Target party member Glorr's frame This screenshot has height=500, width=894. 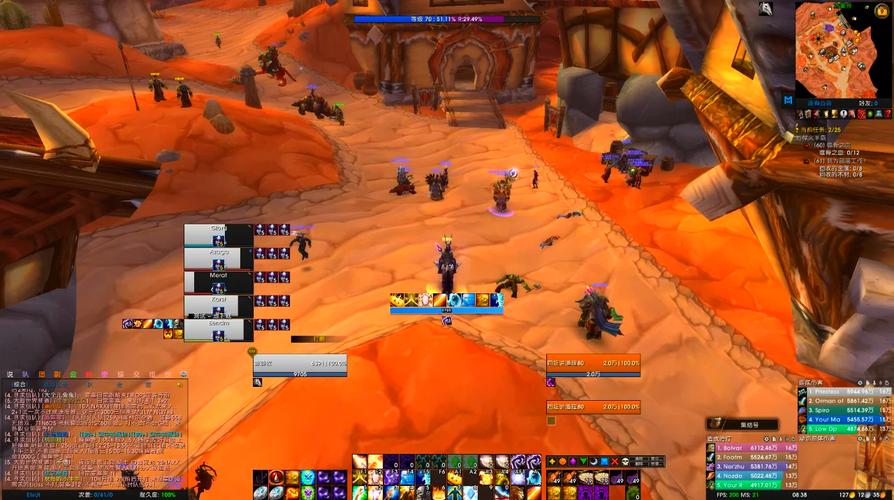pos(218,234)
